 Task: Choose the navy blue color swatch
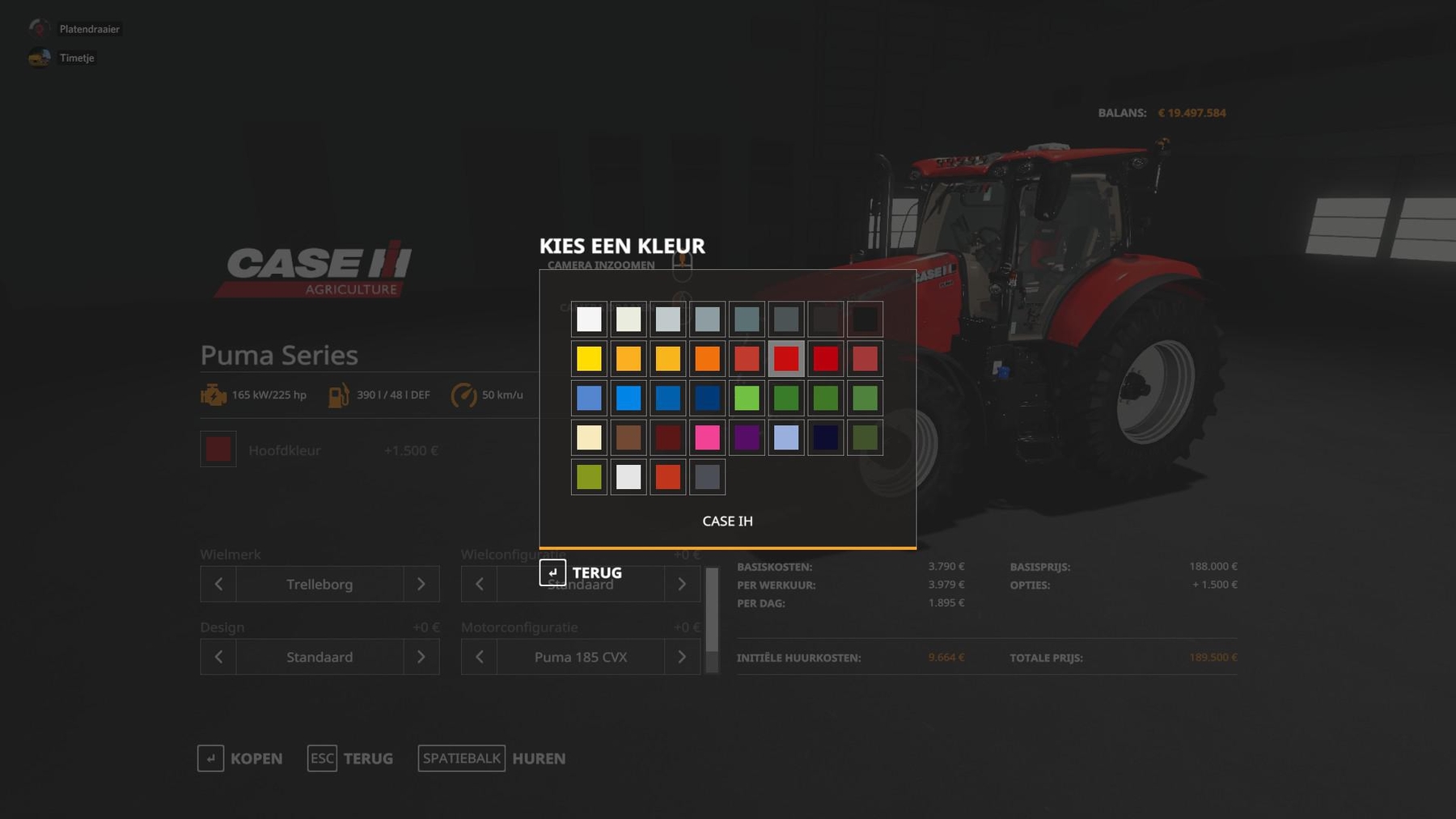pyautogui.click(x=707, y=398)
